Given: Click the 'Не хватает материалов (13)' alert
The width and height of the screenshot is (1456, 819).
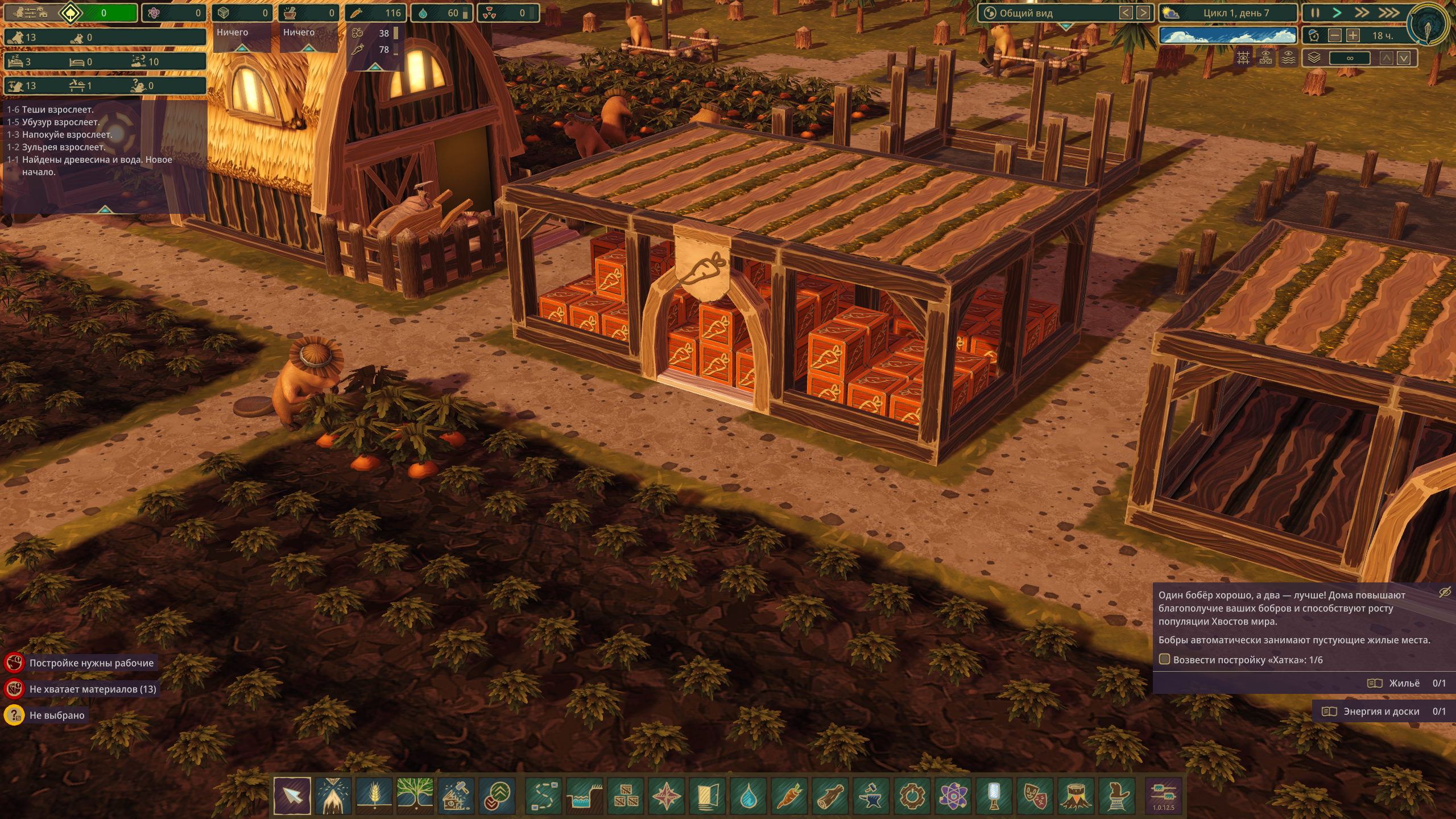Looking at the screenshot, I should [92, 689].
